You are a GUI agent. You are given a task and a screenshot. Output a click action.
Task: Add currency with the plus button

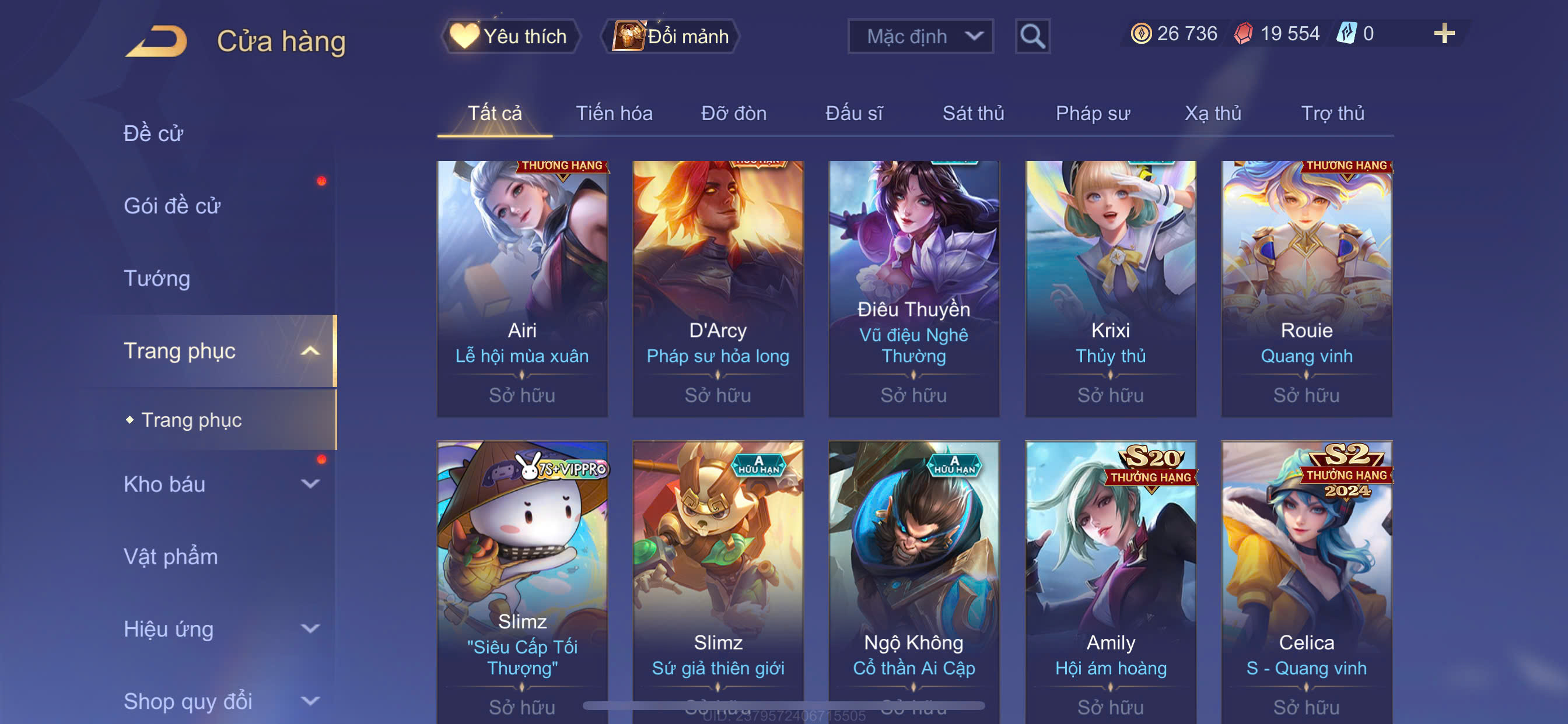tap(1443, 33)
